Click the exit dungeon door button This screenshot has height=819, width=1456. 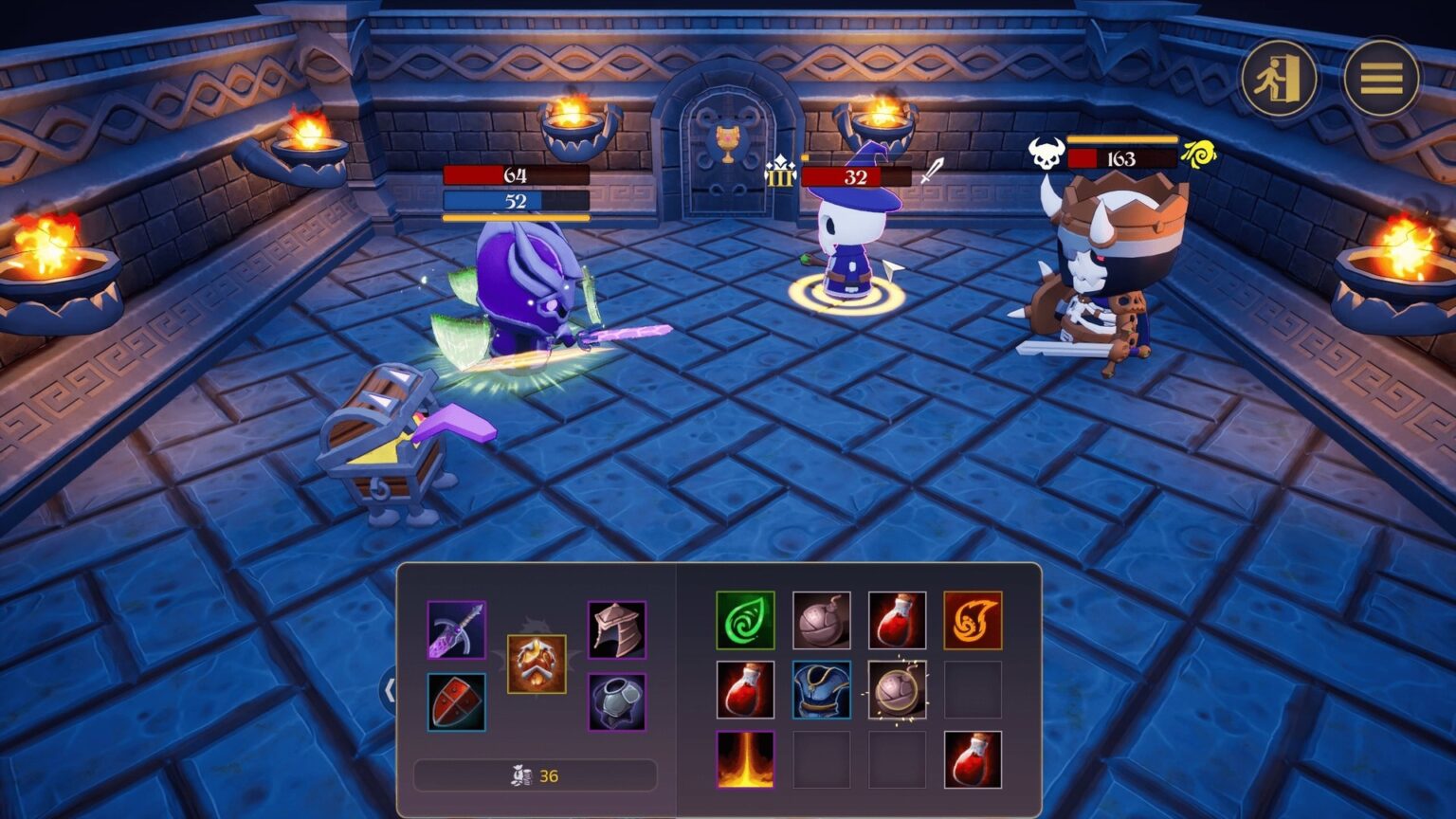tap(1279, 78)
